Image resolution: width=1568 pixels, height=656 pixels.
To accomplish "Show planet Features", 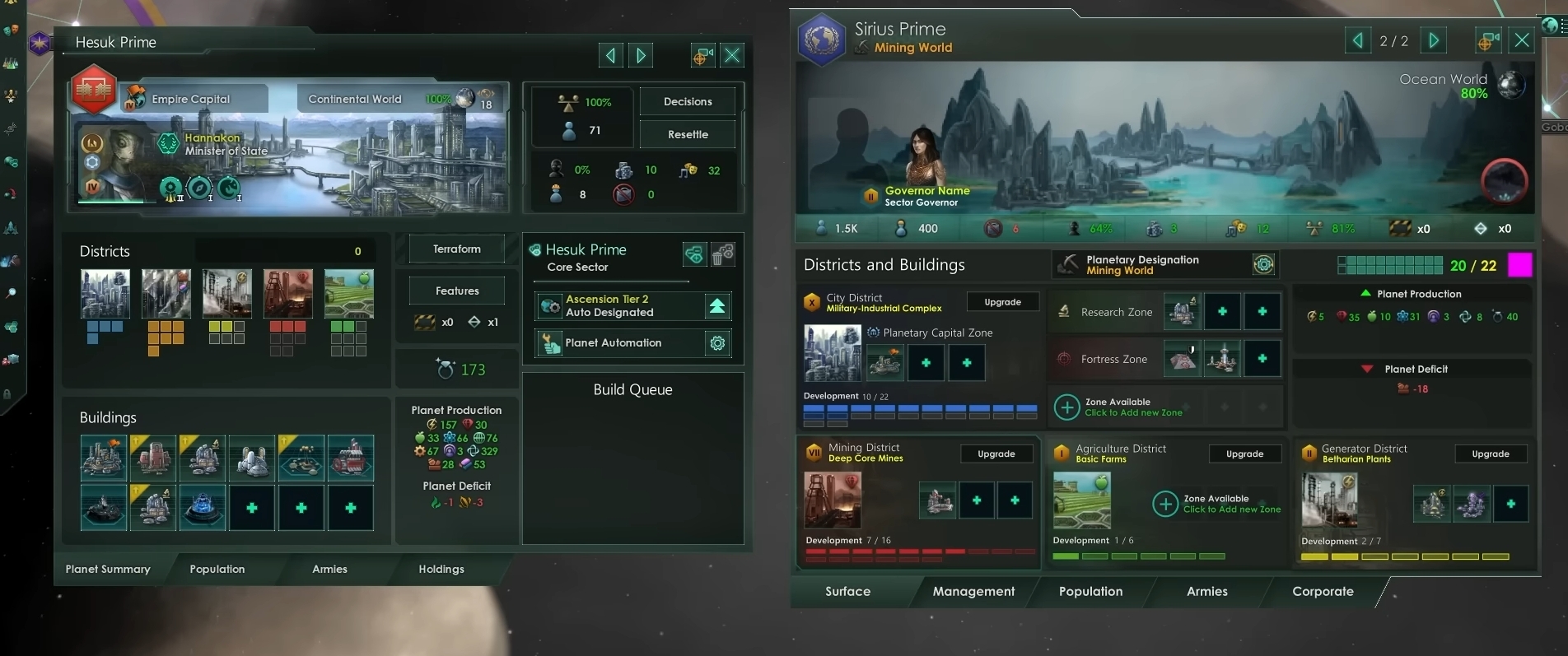I will pyautogui.click(x=457, y=291).
